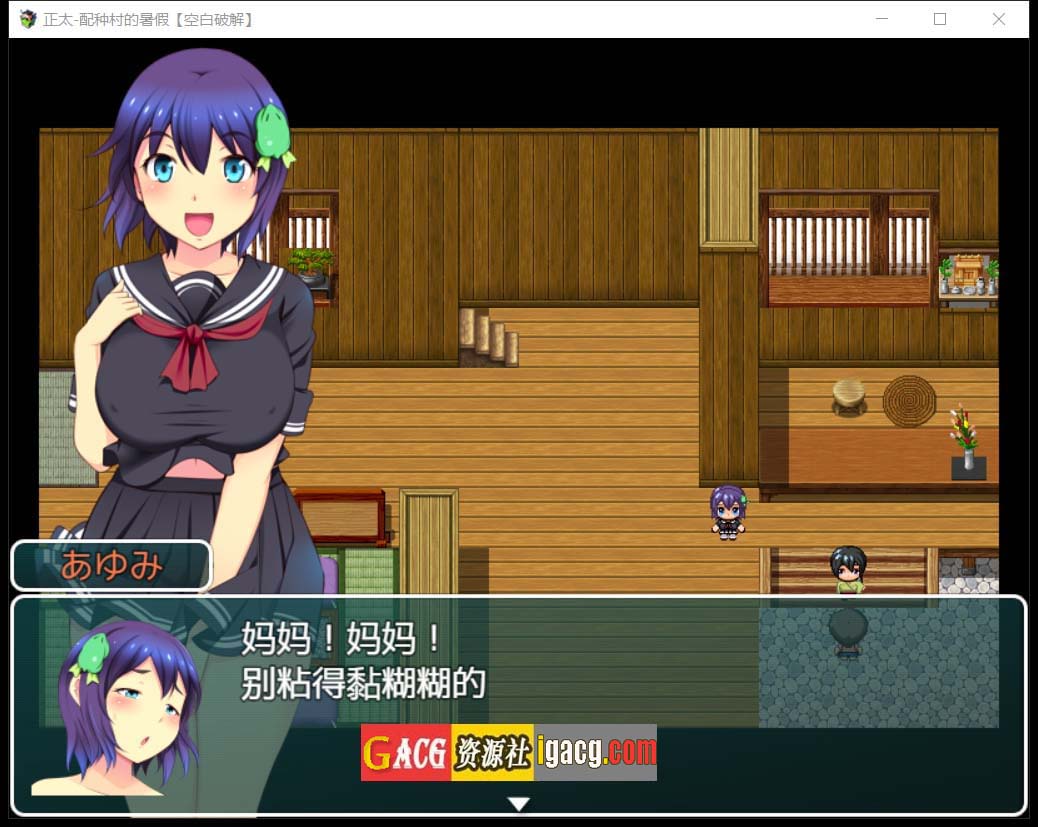Close the game window
Image resolution: width=1038 pixels, height=827 pixels.
[x=998, y=19]
